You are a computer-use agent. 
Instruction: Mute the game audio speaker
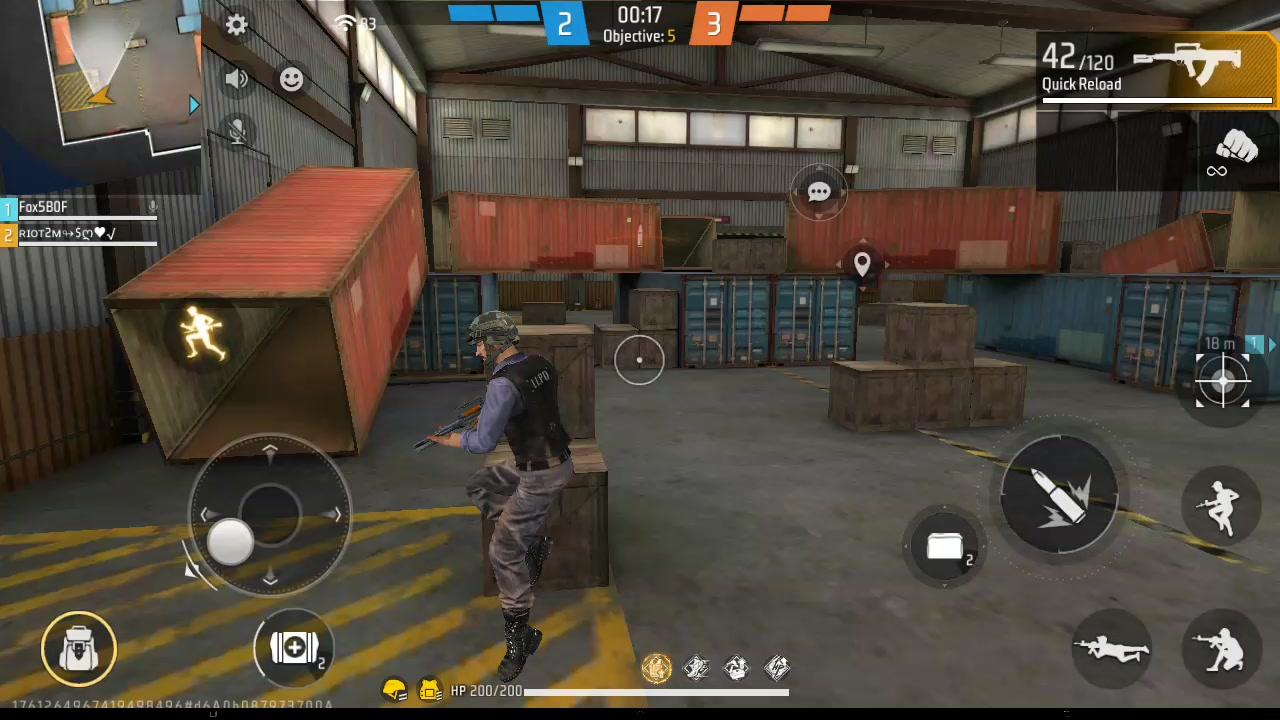pos(236,79)
